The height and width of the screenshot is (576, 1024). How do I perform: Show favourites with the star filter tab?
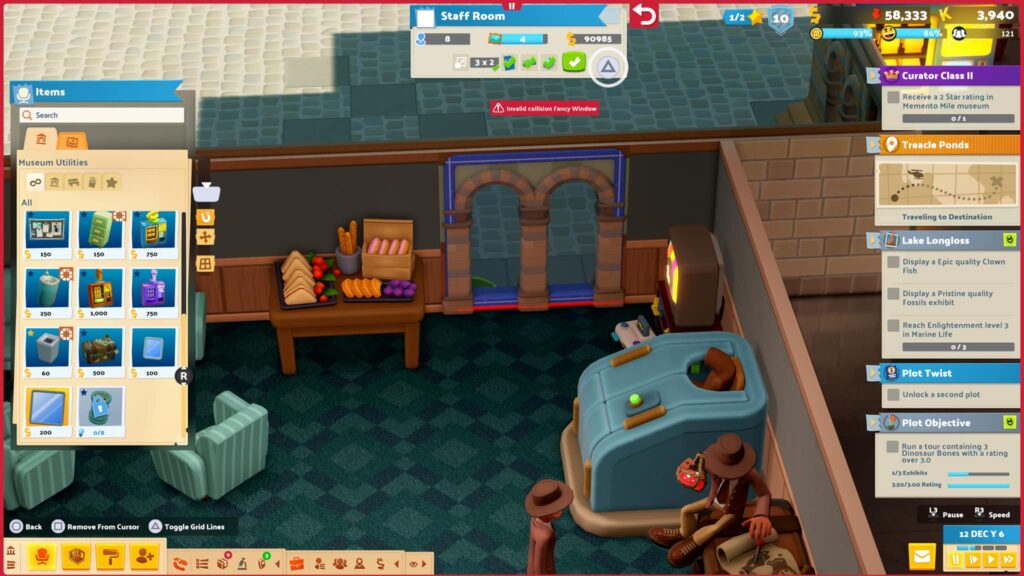coord(112,182)
